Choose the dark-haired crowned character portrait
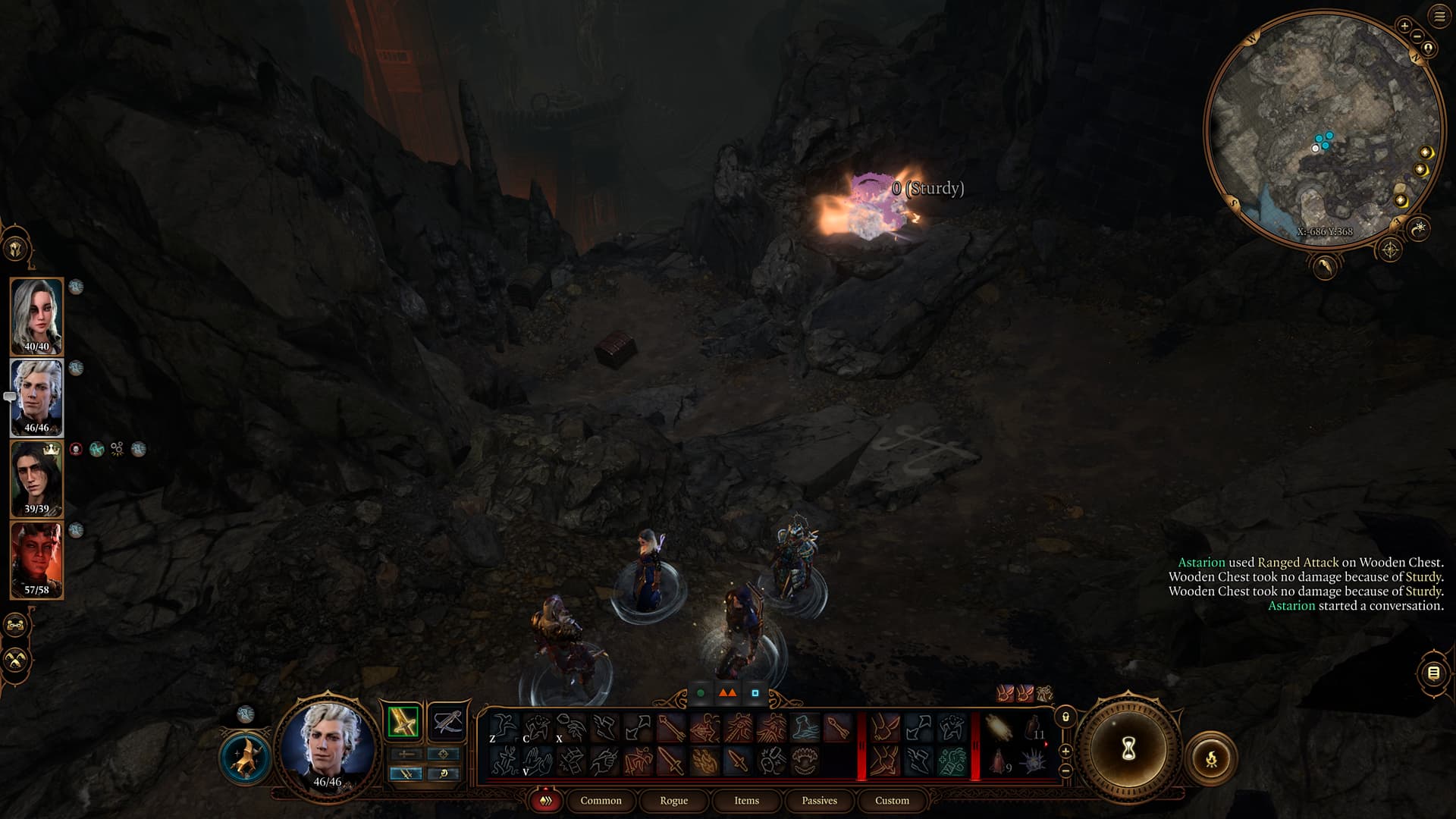 (x=36, y=479)
